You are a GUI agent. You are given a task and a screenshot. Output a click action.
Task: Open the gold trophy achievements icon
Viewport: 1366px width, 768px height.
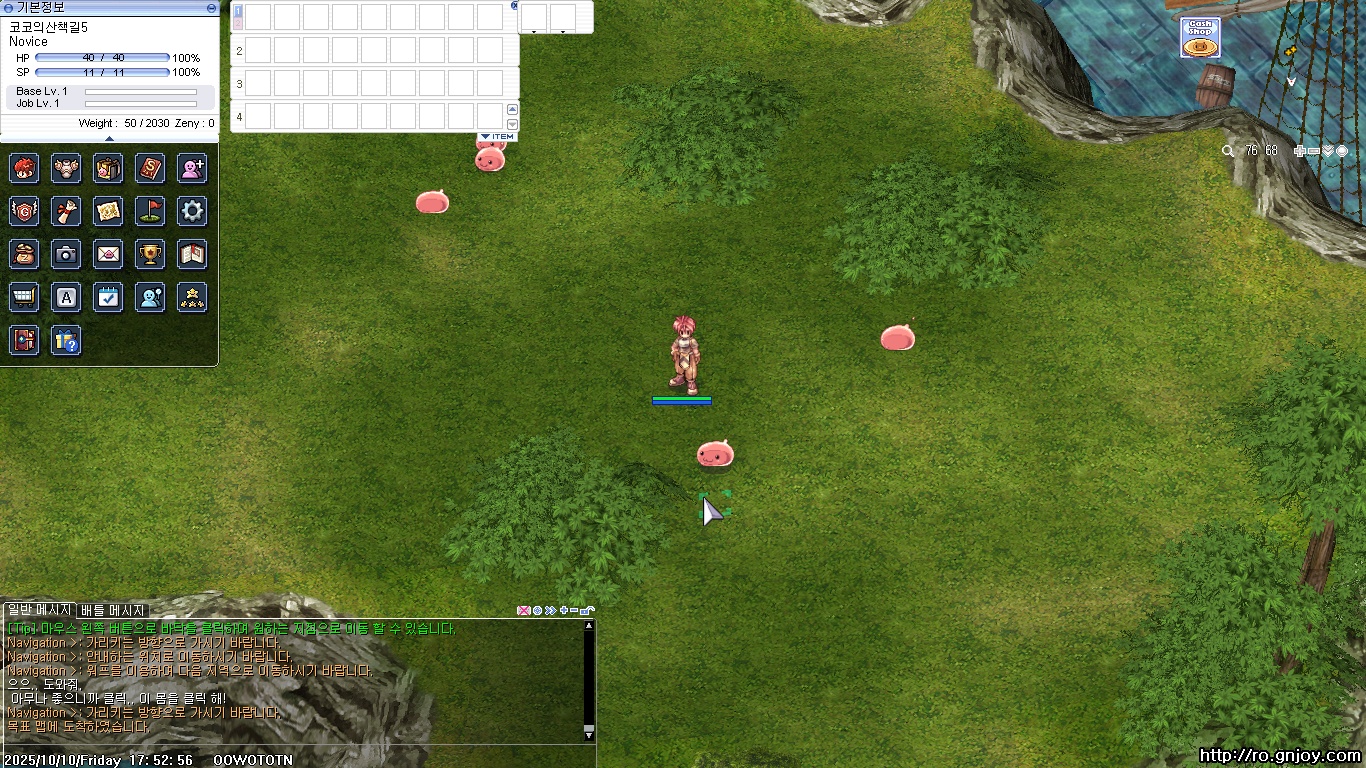[150, 255]
